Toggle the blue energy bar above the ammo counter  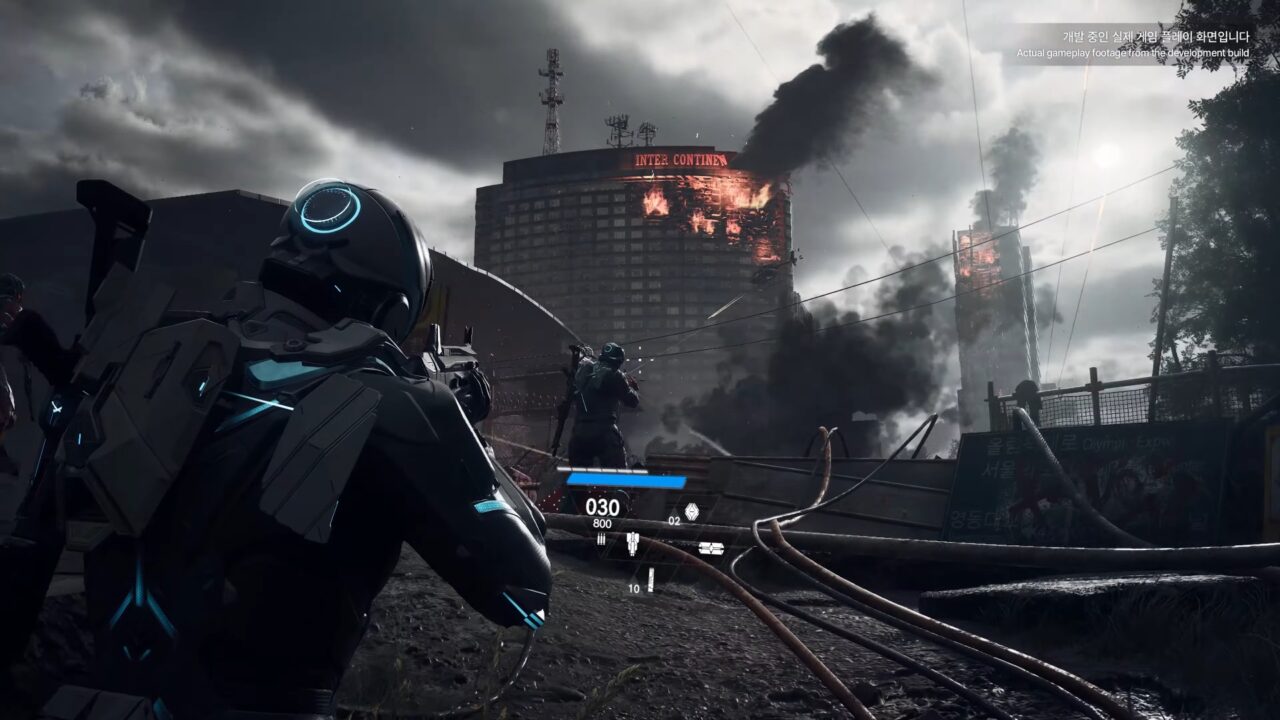pos(625,480)
